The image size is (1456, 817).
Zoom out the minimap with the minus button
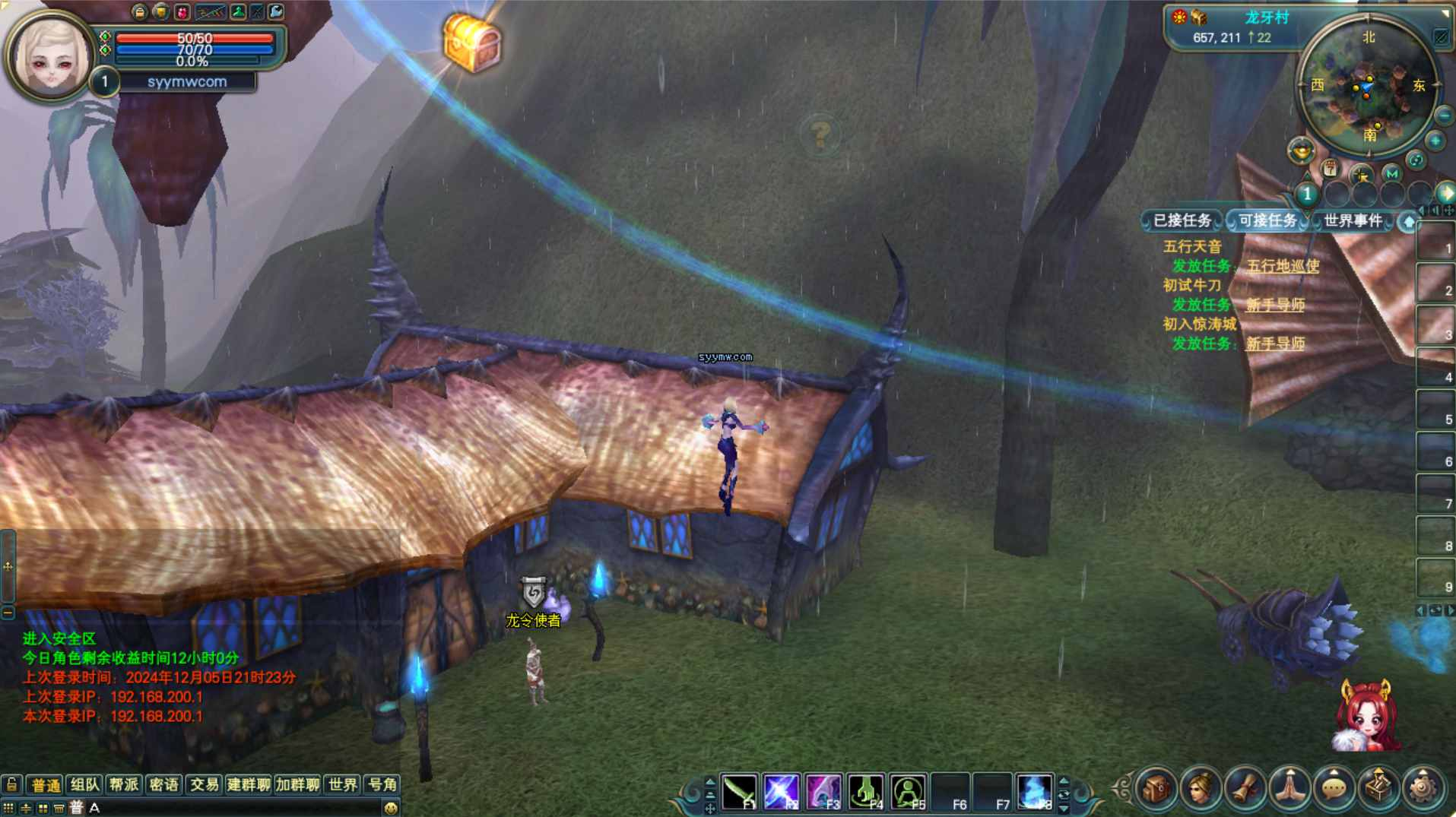point(1444,116)
